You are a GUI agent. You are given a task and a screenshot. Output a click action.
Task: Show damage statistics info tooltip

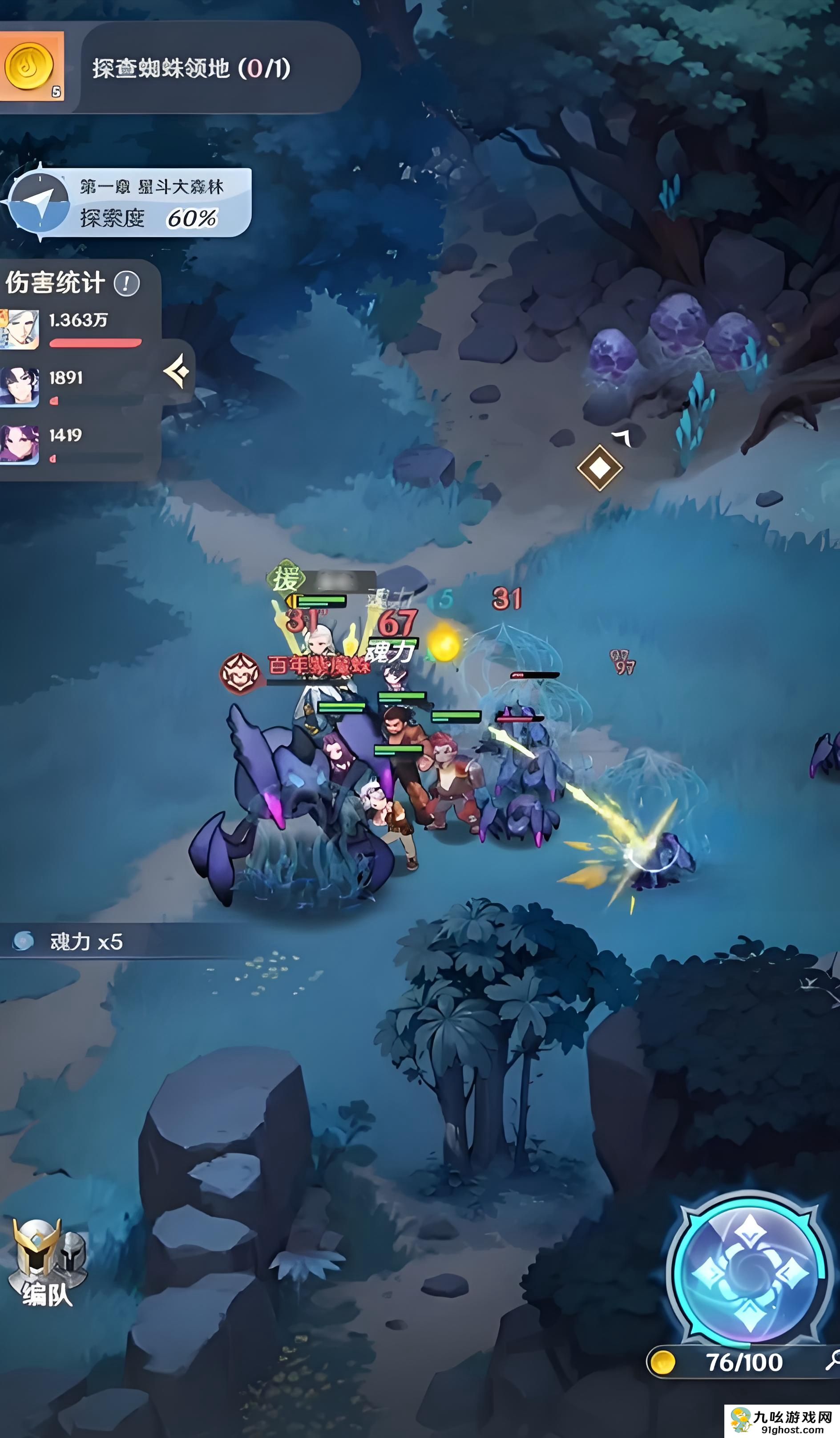pos(127,284)
